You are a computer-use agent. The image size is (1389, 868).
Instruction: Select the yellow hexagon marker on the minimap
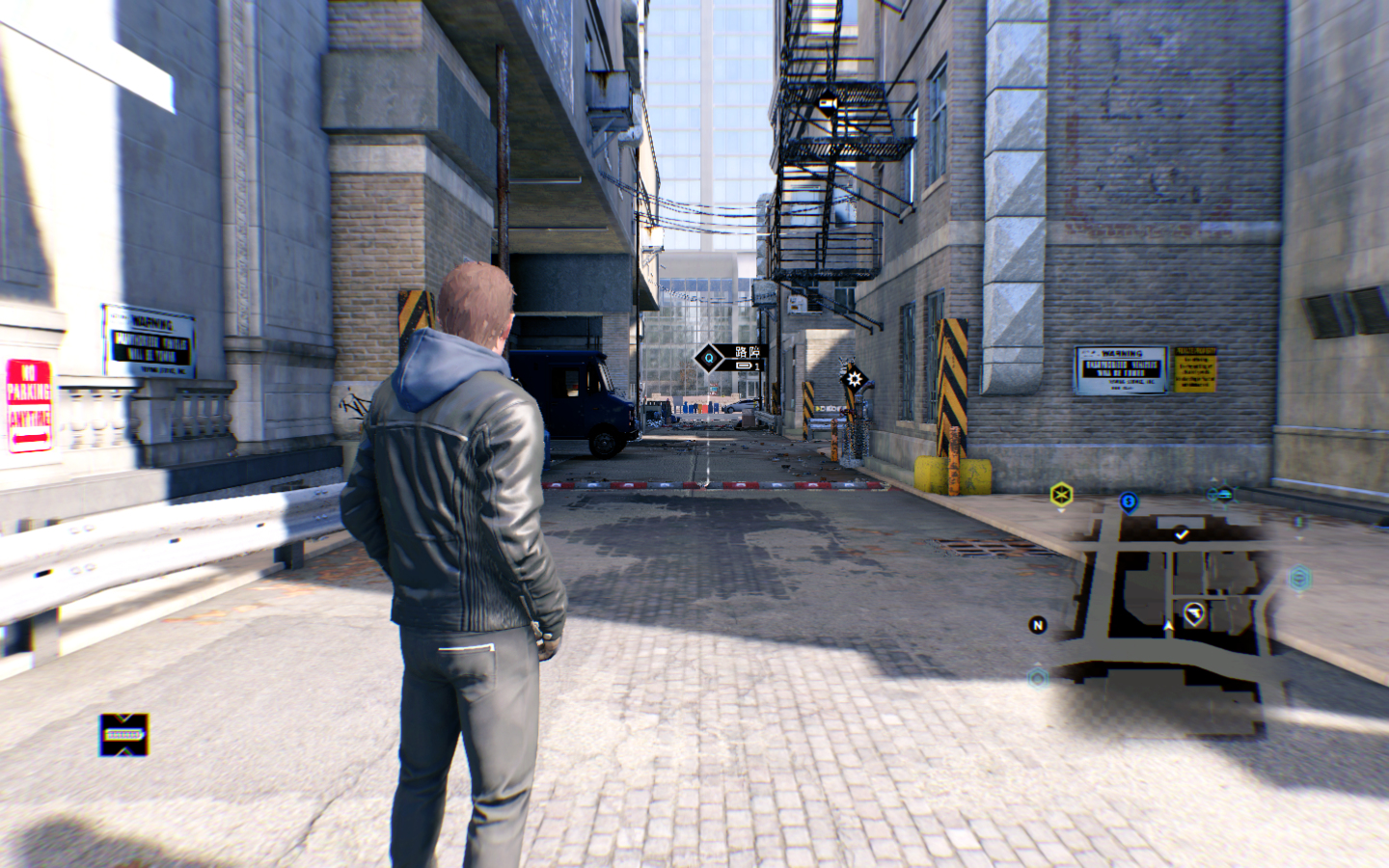(x=1061, y=495)
